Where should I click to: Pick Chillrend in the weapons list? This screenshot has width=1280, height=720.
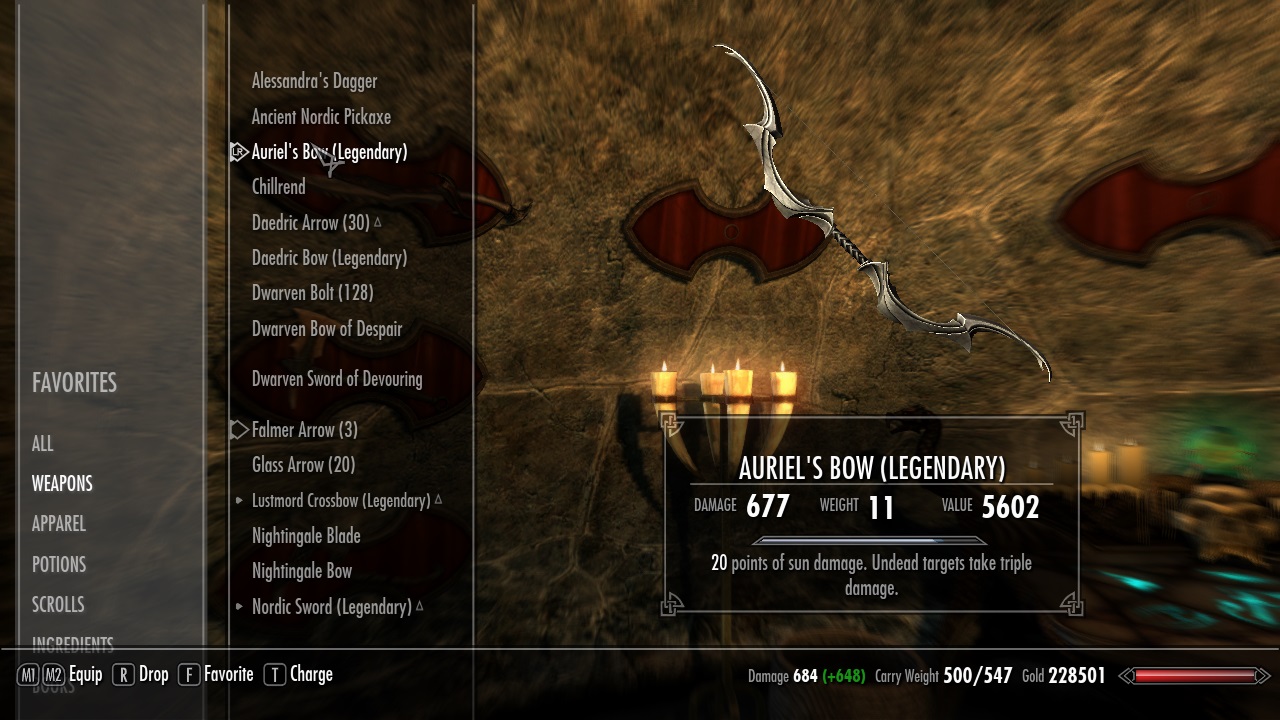click(278, 187)
